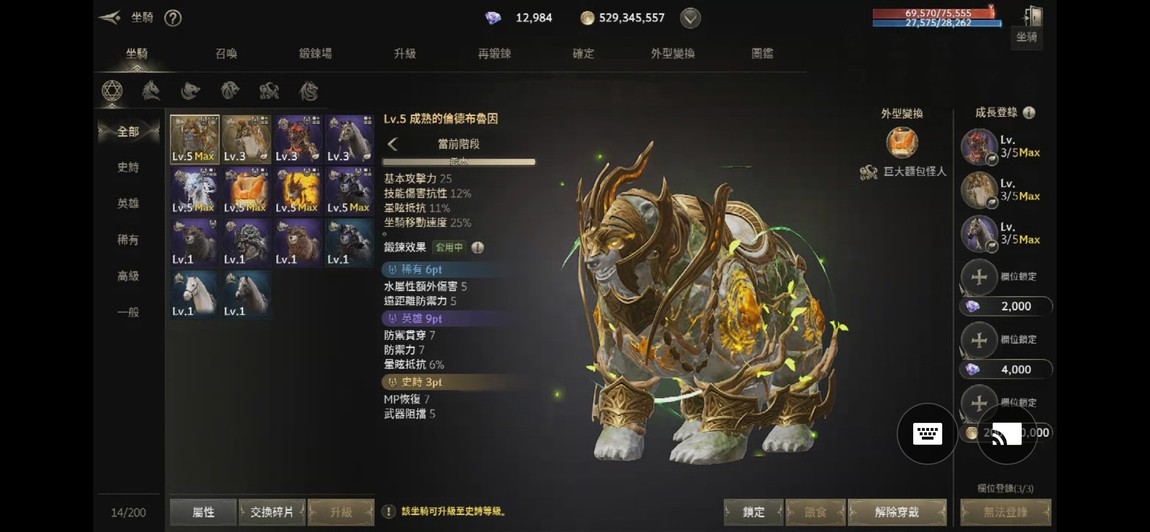This screenshot has width=1150, height=532.
Task: Go to the 再鍛鍊 tab
Action: [494, 53]
